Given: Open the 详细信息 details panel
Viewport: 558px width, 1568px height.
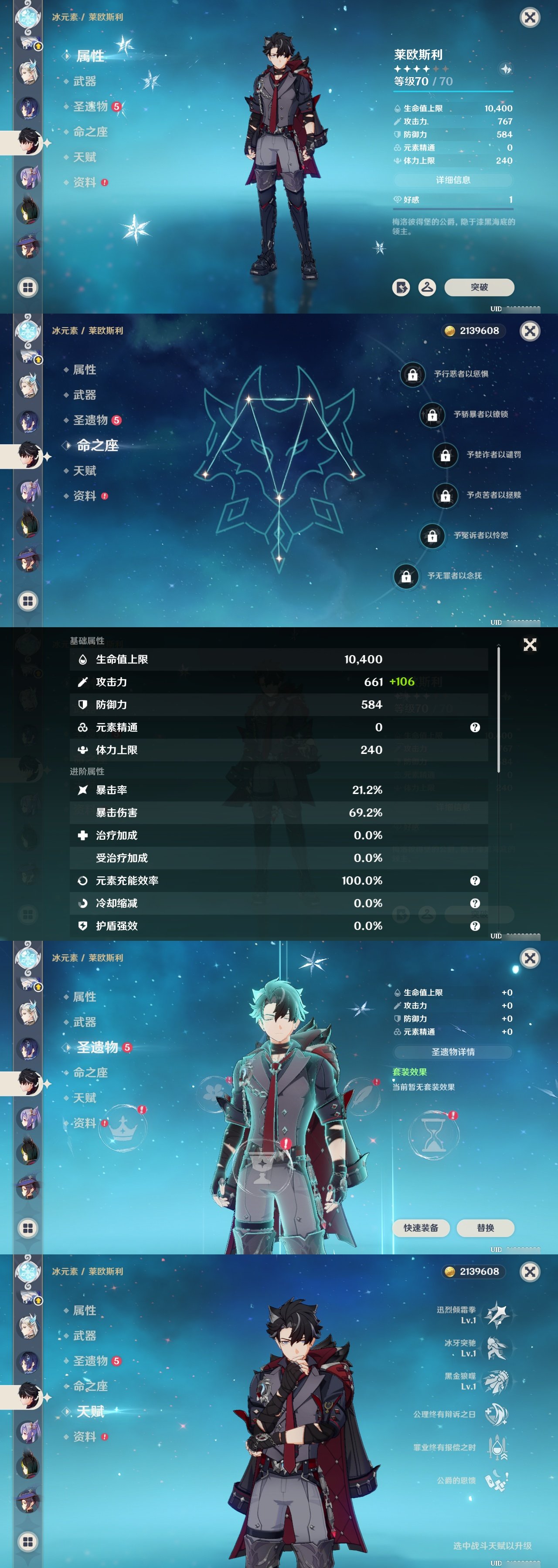Looking at the screenshot, I should (x=454, y=180).
